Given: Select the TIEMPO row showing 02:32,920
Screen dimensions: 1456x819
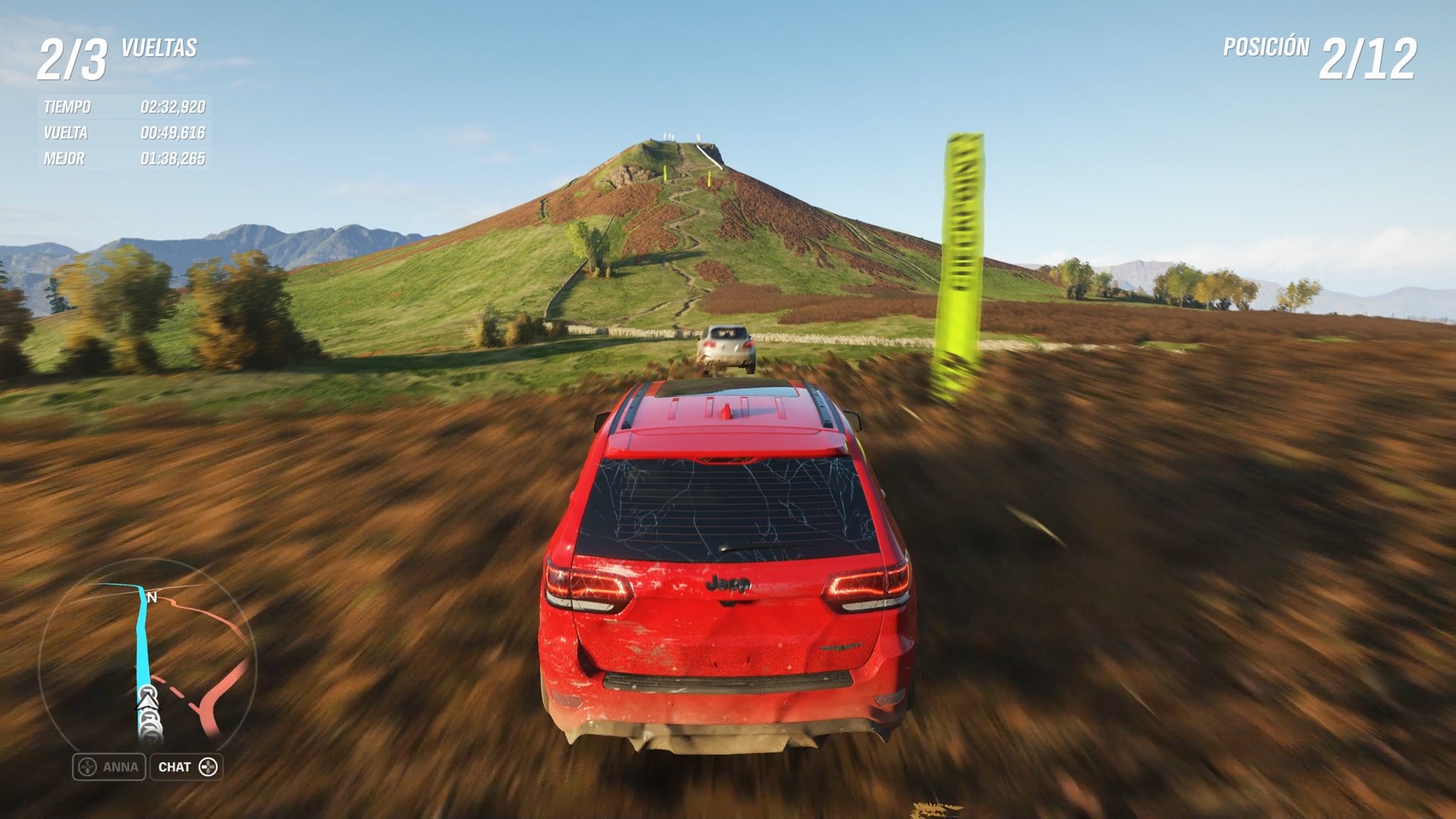Looking at the screenshot, I should pos(121,107).
